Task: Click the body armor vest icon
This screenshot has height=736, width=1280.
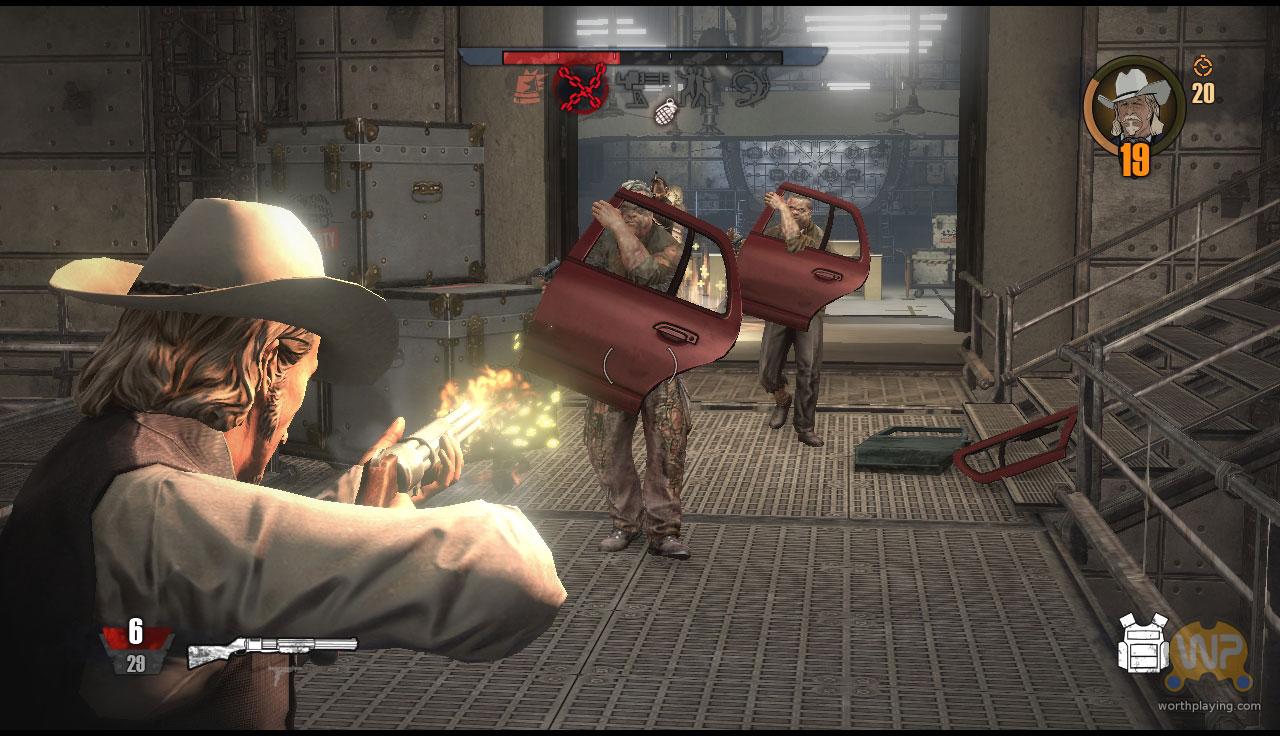Action: [x=1143, y=642]
